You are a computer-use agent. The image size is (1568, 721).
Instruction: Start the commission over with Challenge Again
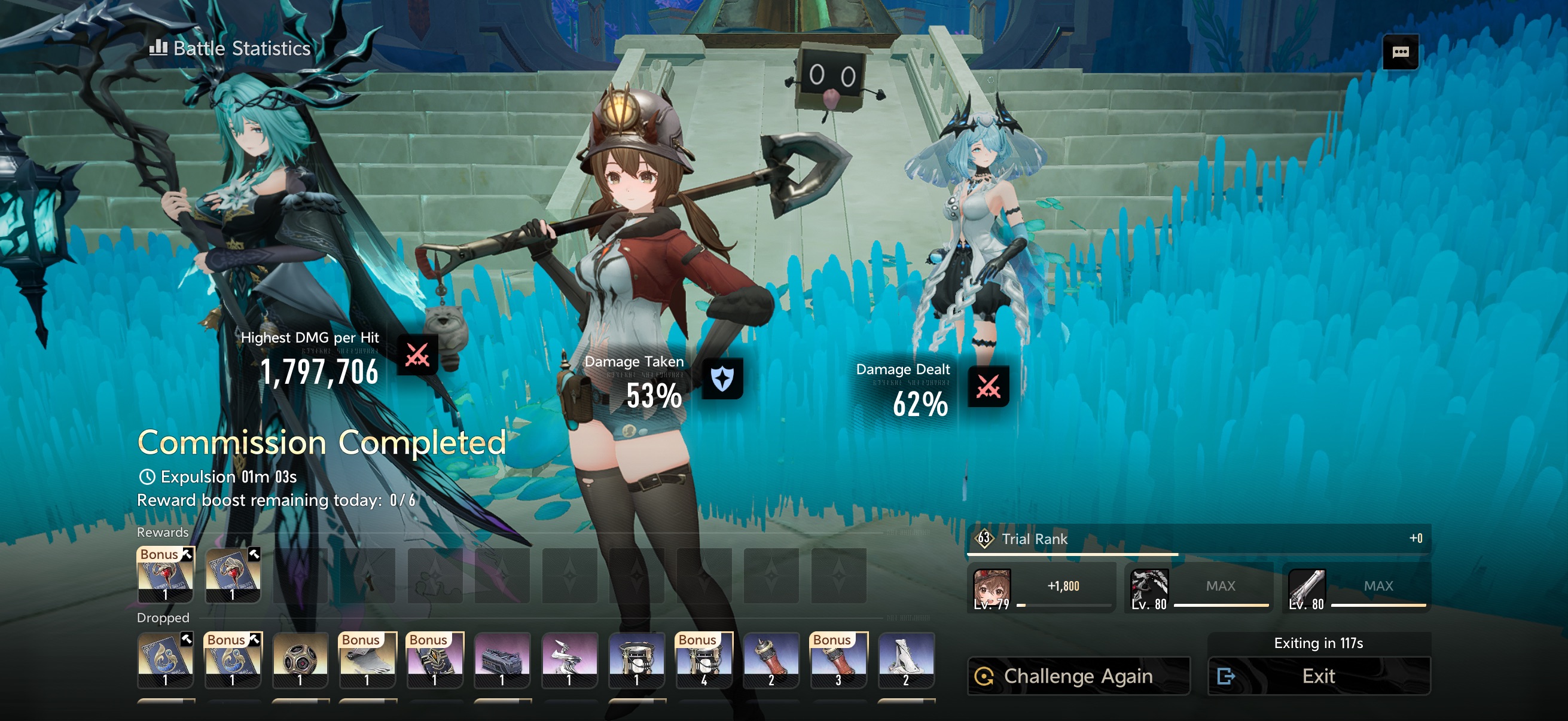click(1078, 676)
